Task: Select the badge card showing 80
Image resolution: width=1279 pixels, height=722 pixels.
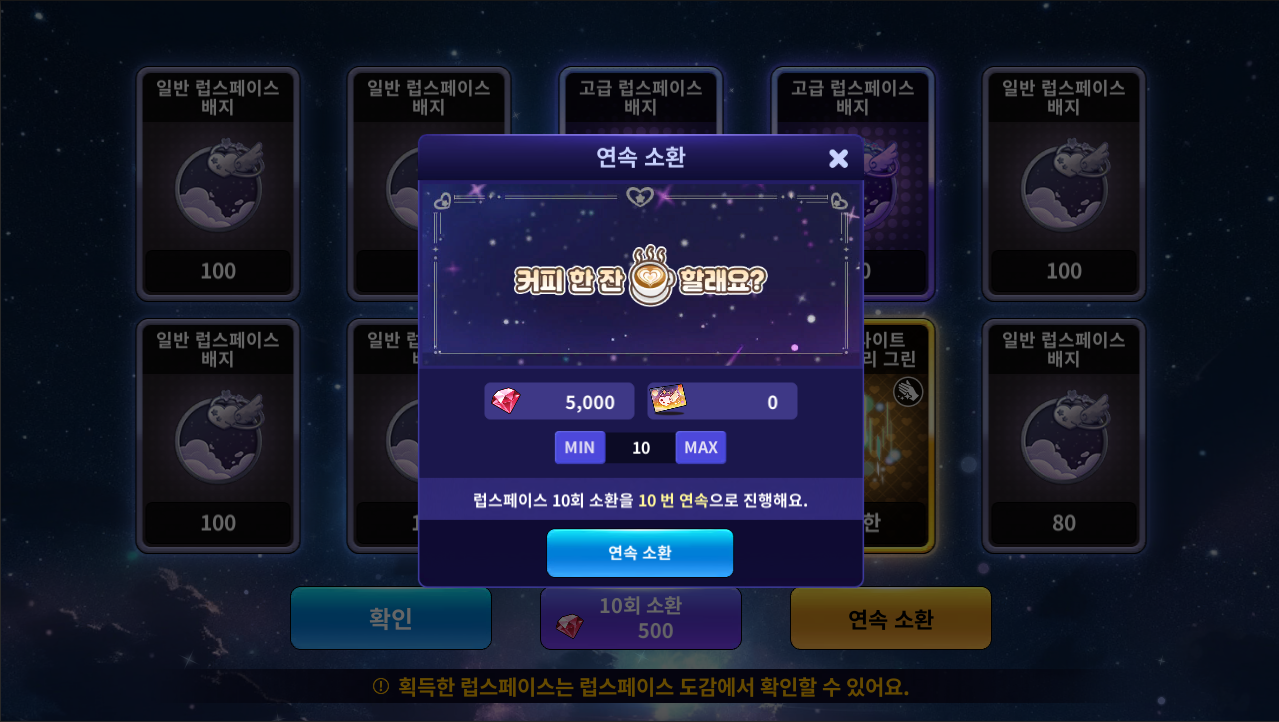Action: (1063, 436)
